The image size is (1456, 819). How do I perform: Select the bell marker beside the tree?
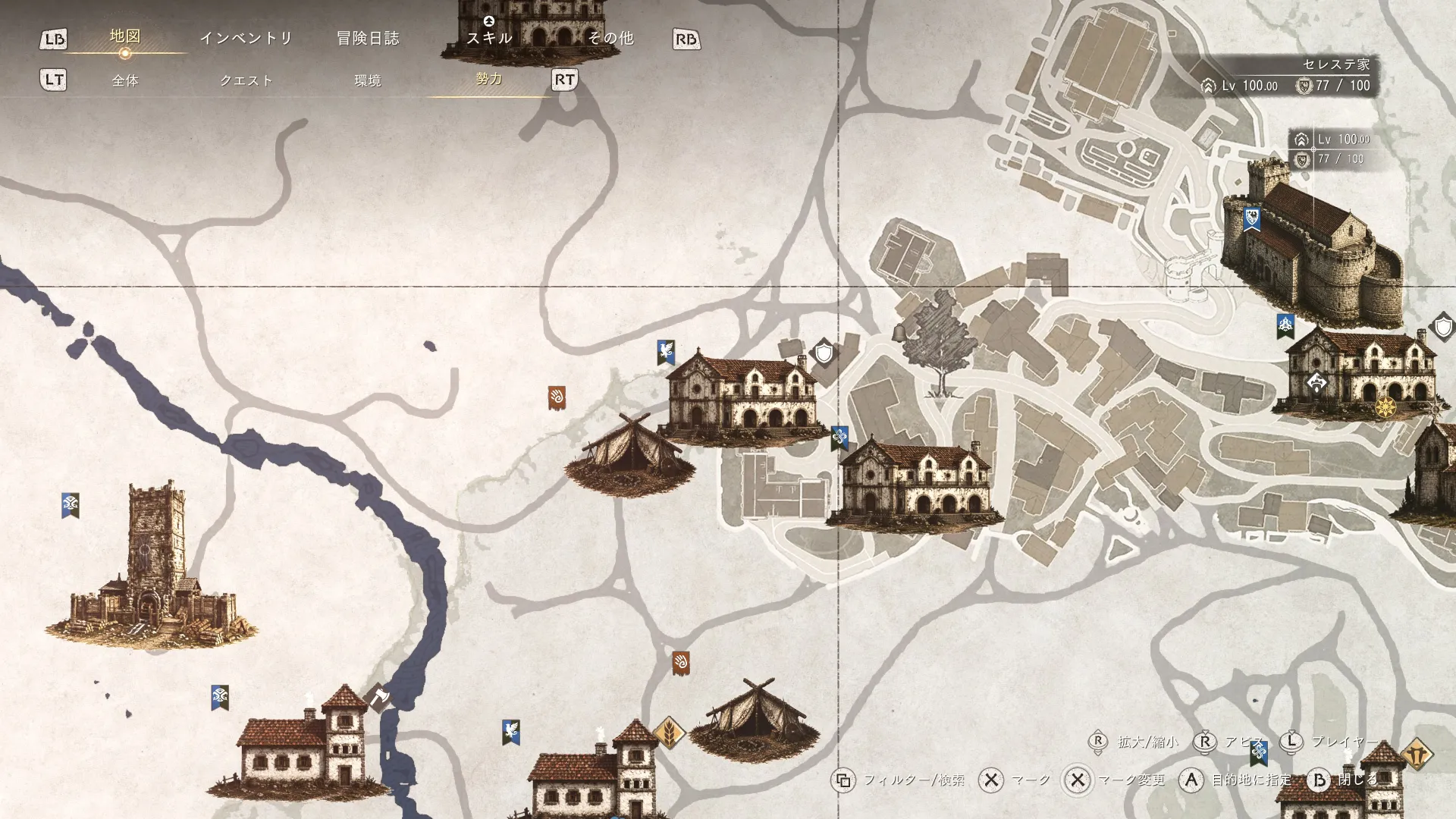899,332
